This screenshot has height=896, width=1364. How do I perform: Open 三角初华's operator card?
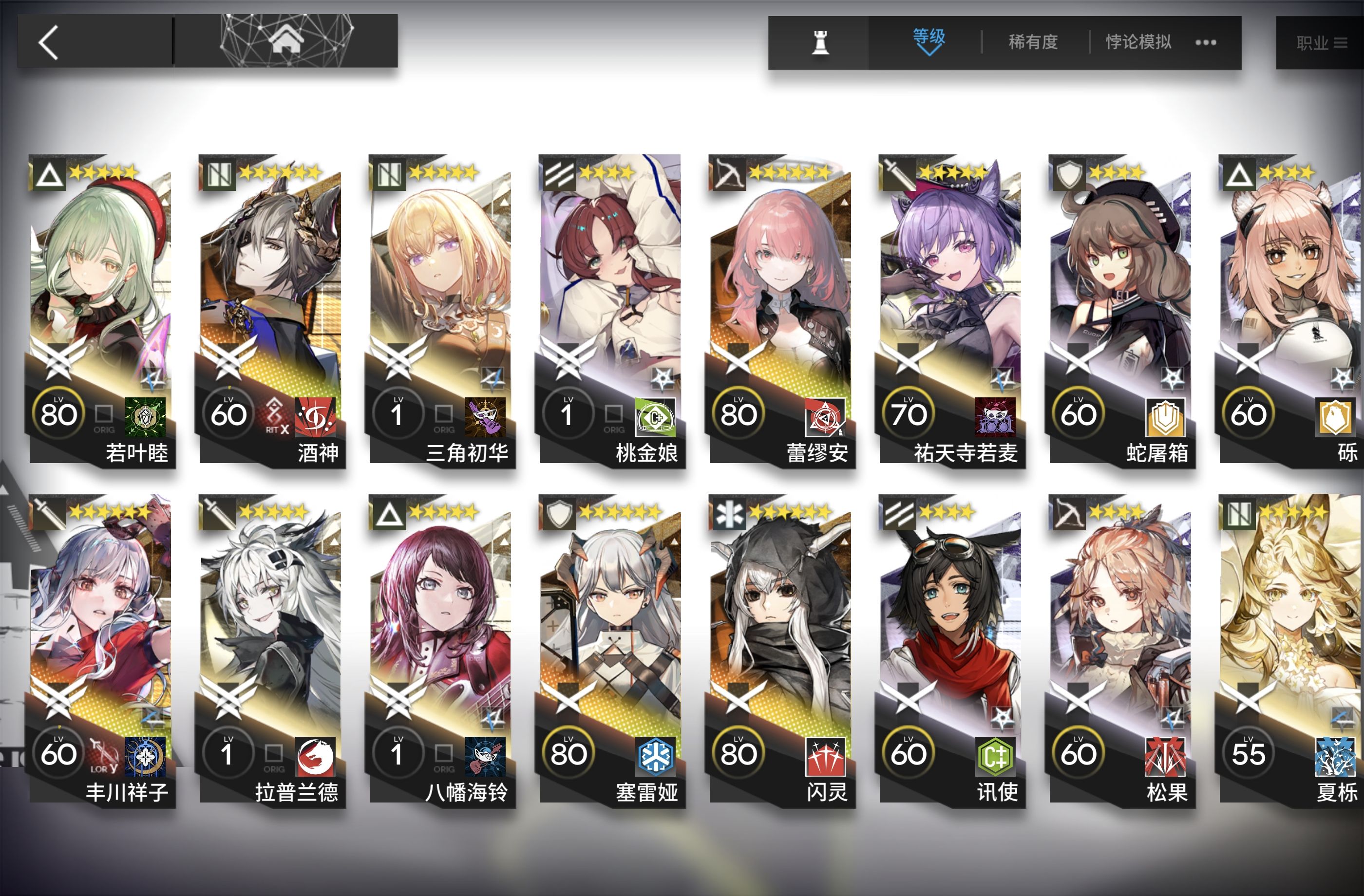click(441, 309)
